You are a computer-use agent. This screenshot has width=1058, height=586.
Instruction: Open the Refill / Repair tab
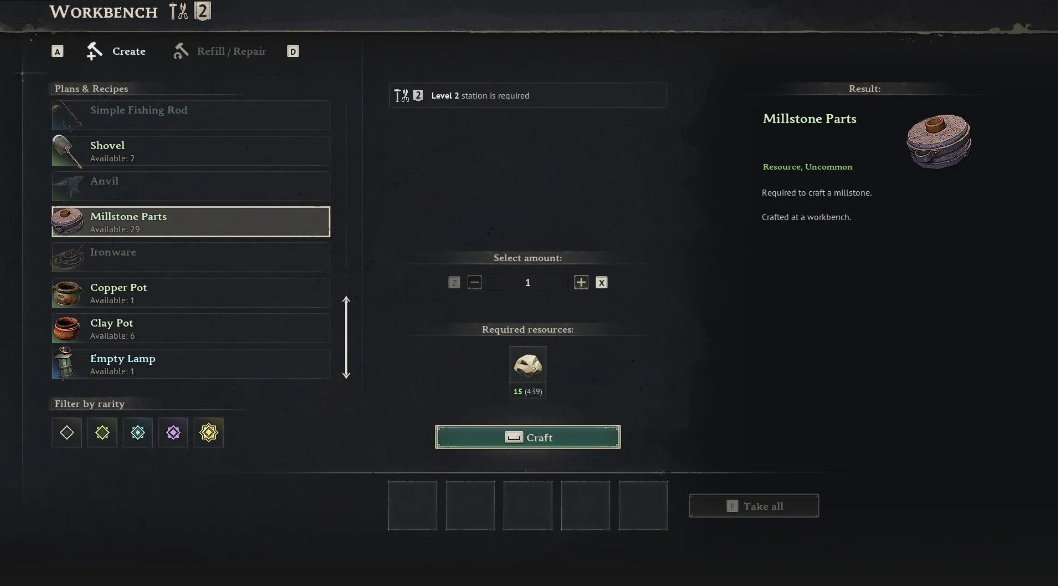220,51
